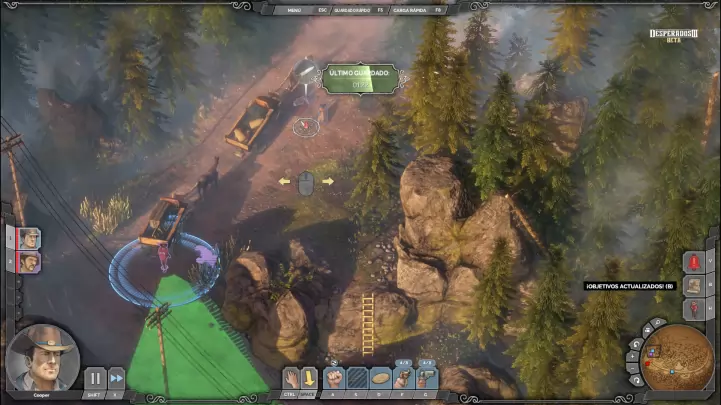Click the red character figure button
Screen dimensions: 721x405
click(693, 307)
